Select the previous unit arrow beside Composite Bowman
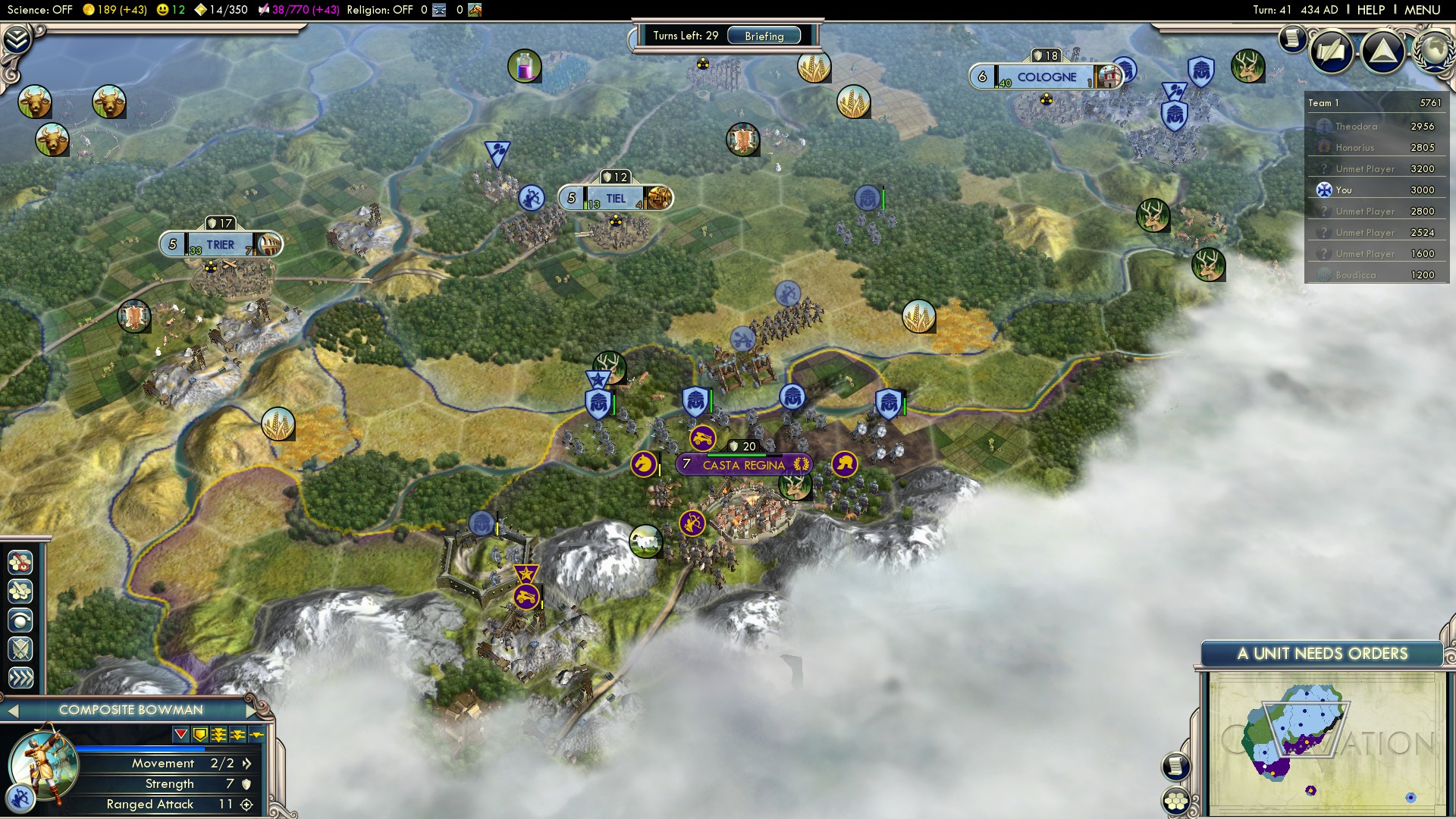The height and width of the screenshot is (819, 1456). [13, 711]
